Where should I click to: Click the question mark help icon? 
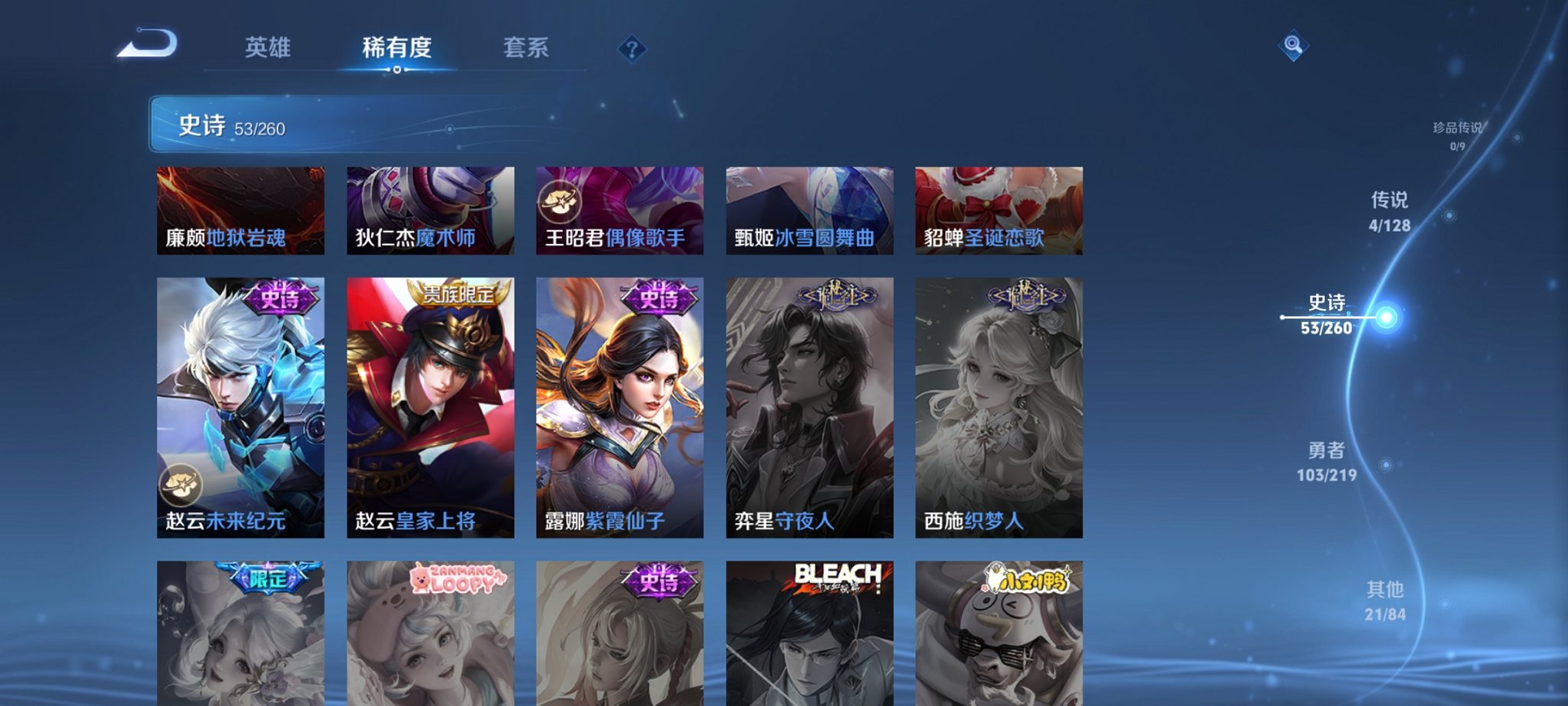click(632, 51)
